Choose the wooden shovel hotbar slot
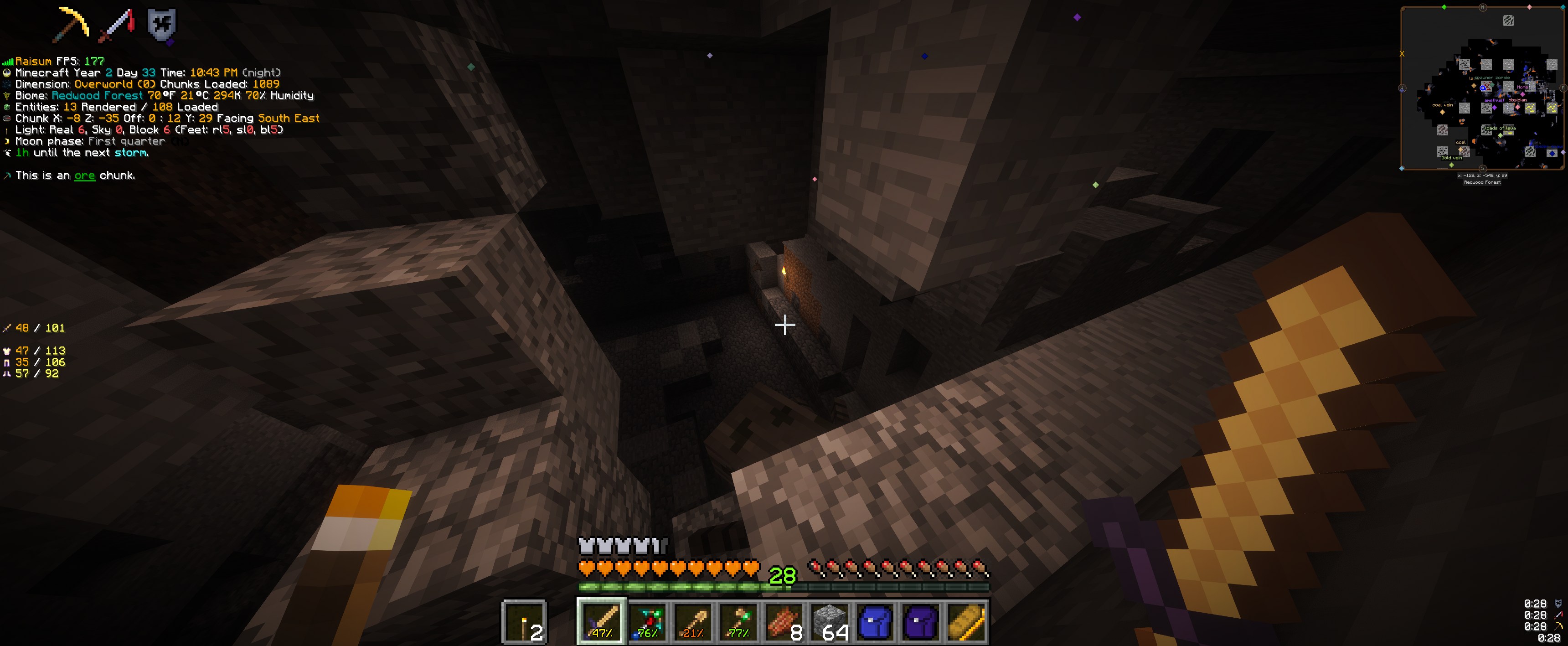The image size is (1568, 646). tap(693, 621)
